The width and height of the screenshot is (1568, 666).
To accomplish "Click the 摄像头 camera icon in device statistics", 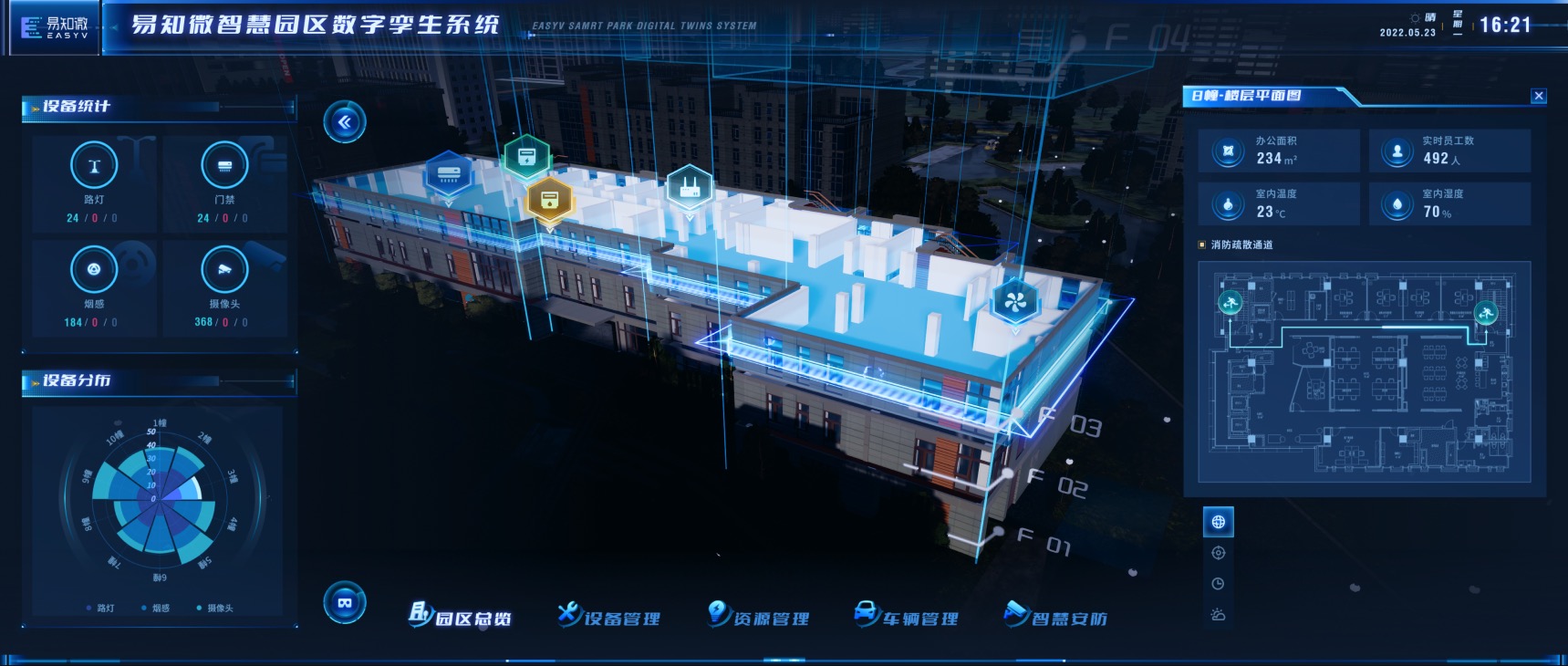I will (224, 270).
